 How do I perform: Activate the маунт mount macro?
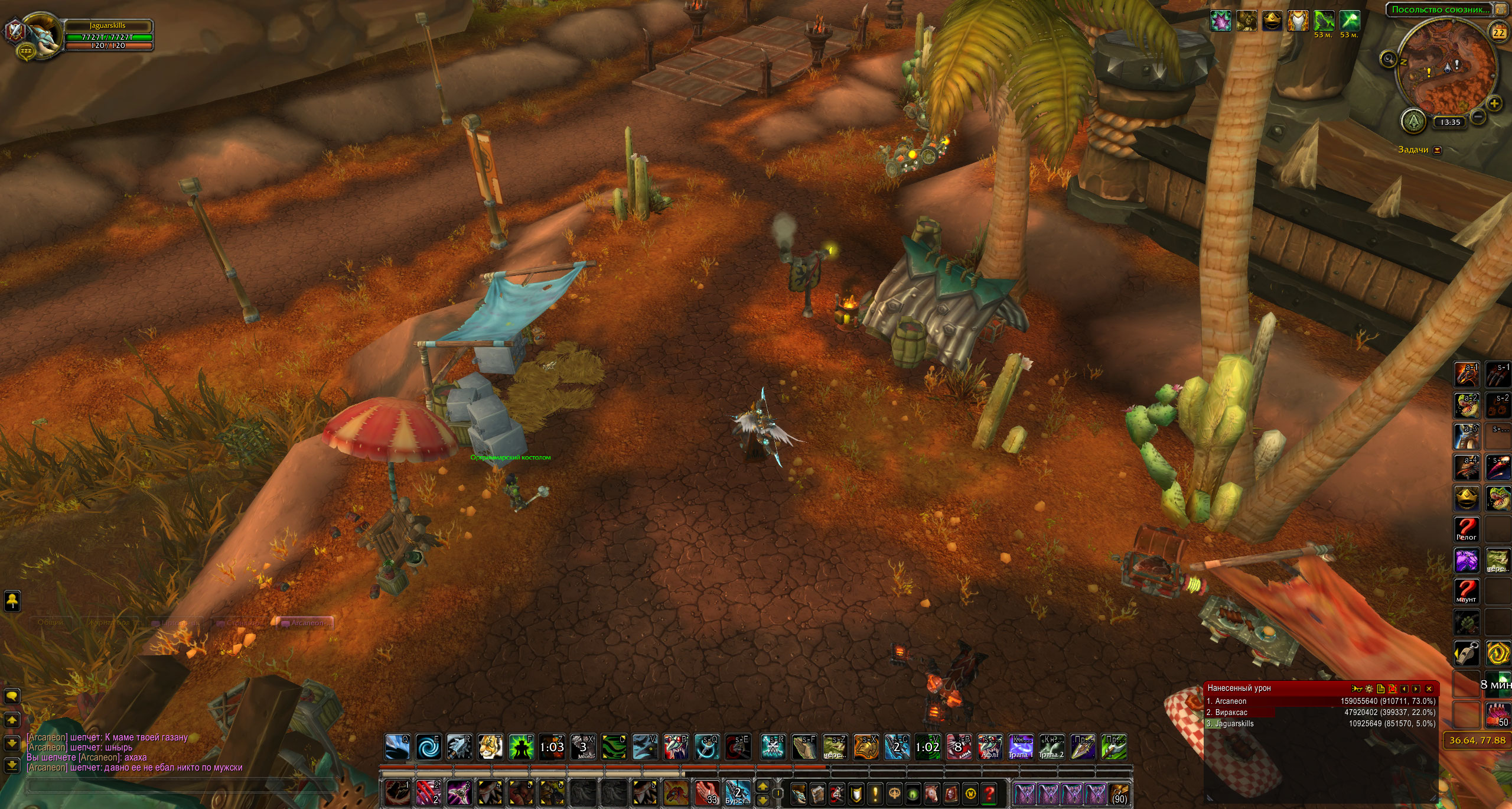pyautogui.click(x=1466, y=591)
